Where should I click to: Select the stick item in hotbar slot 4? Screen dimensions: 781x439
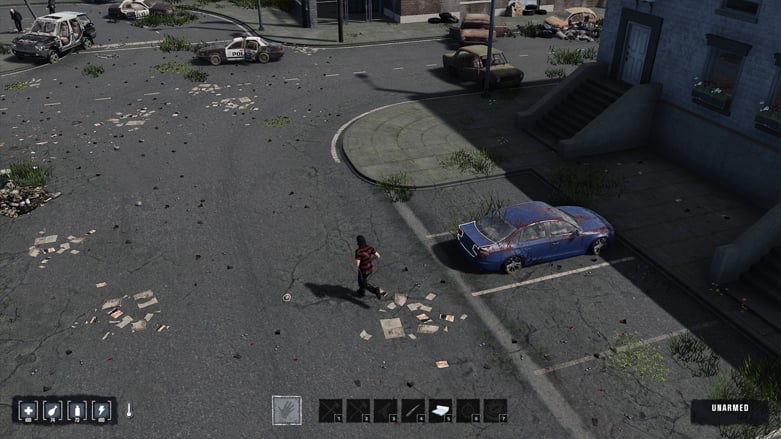tap(413, 410)
